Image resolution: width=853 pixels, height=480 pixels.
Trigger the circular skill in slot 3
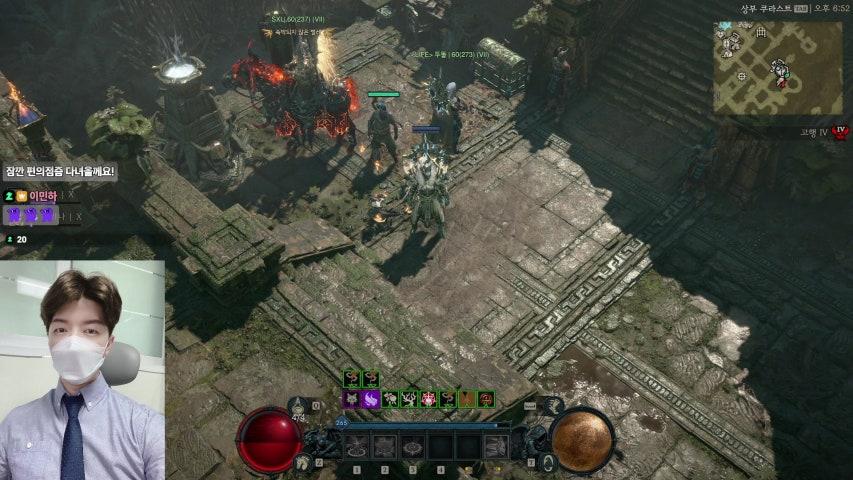[412, 447]
